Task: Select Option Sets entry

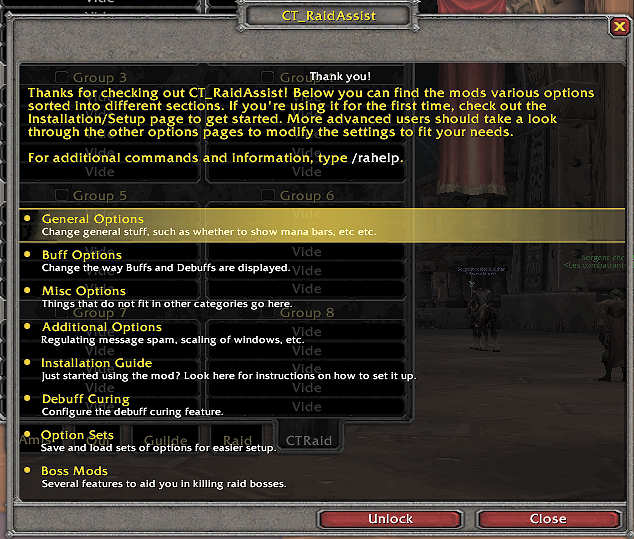Action: point(78,435)
